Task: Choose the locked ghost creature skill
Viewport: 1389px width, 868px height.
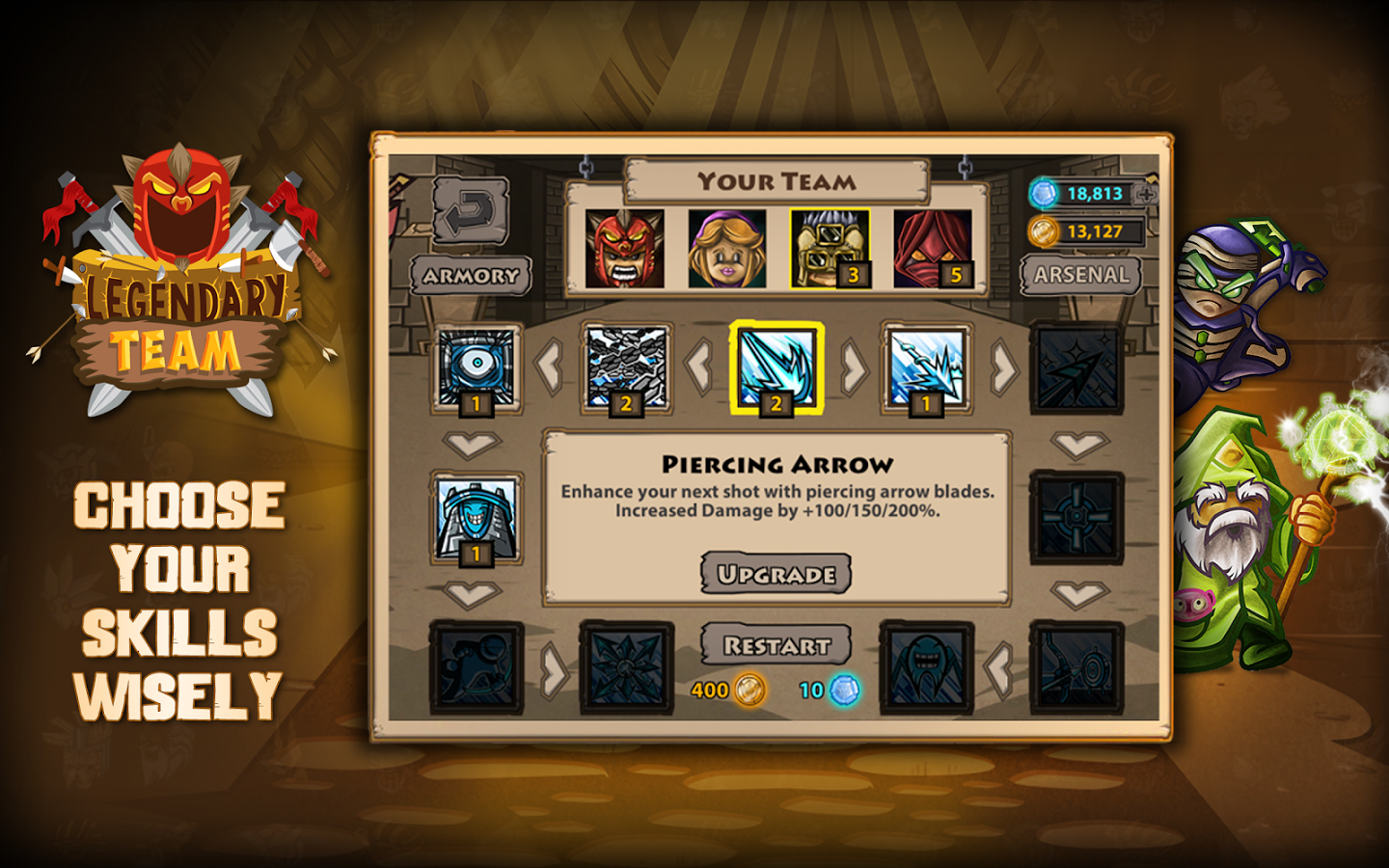Action: pyautogui.click(x=926, y=668)
